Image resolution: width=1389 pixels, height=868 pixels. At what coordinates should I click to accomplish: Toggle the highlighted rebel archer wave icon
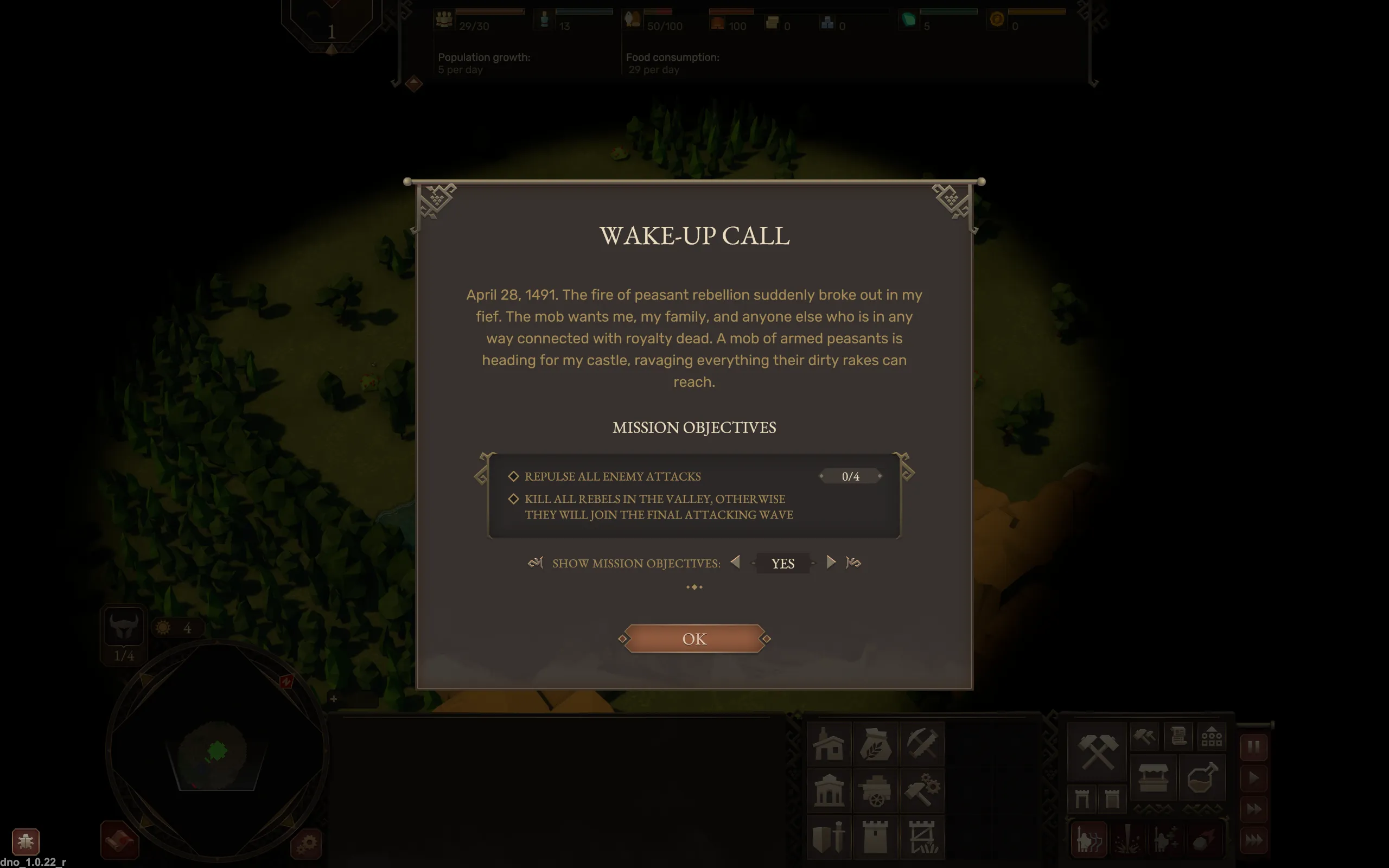[x=1088, y=840]
